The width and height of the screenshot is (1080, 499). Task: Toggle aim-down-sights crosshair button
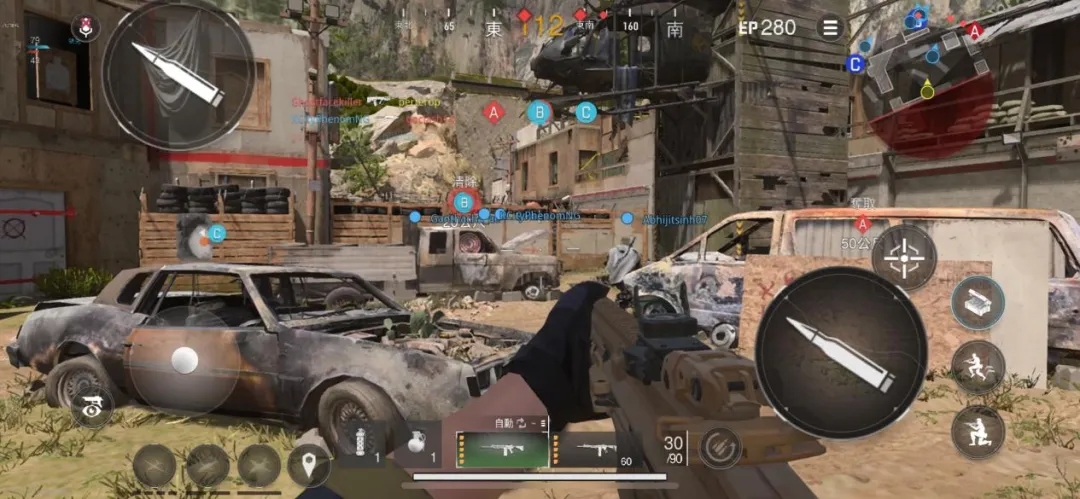(903, 257)
